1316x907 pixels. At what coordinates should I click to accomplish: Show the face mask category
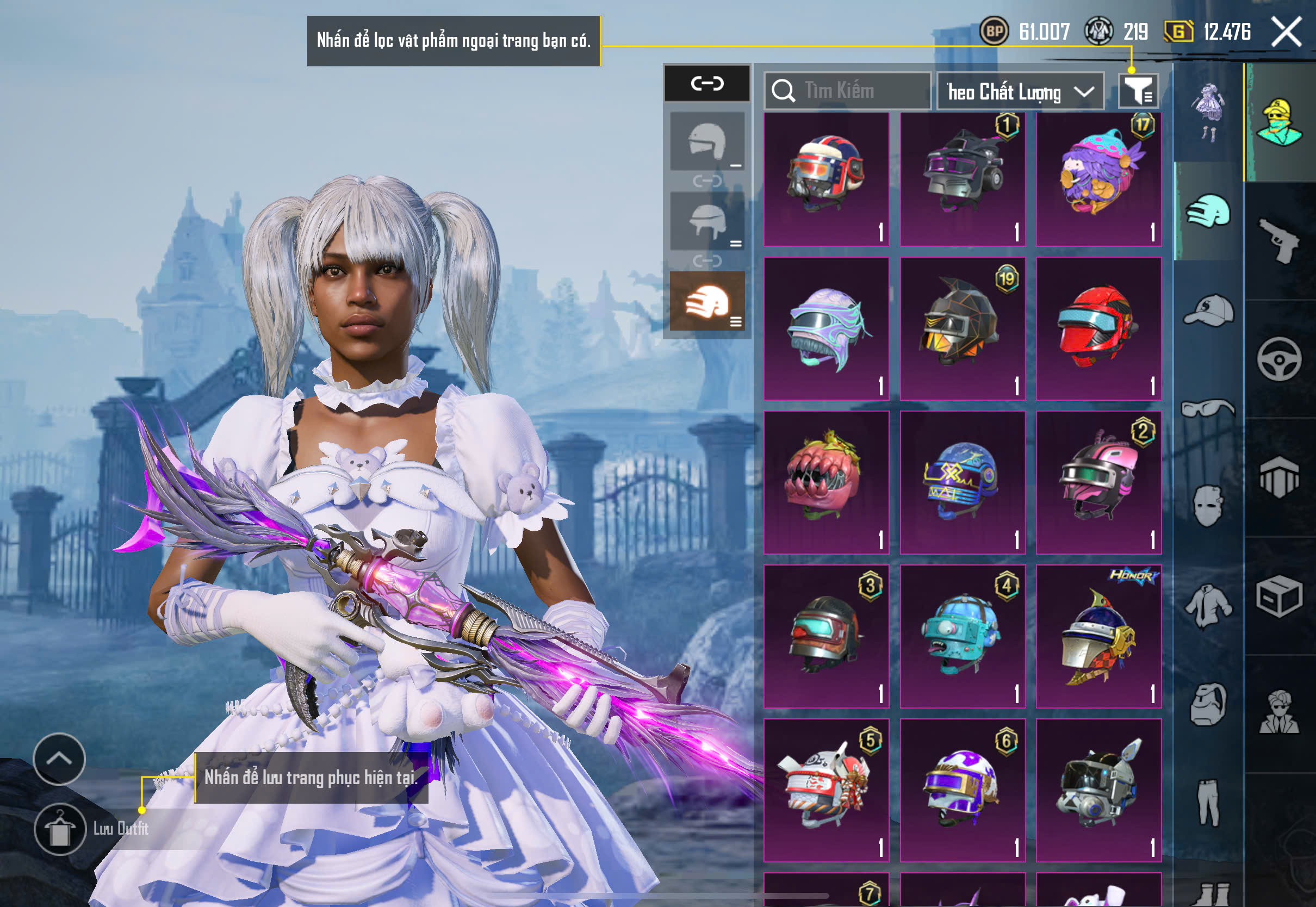[1209, 506]
